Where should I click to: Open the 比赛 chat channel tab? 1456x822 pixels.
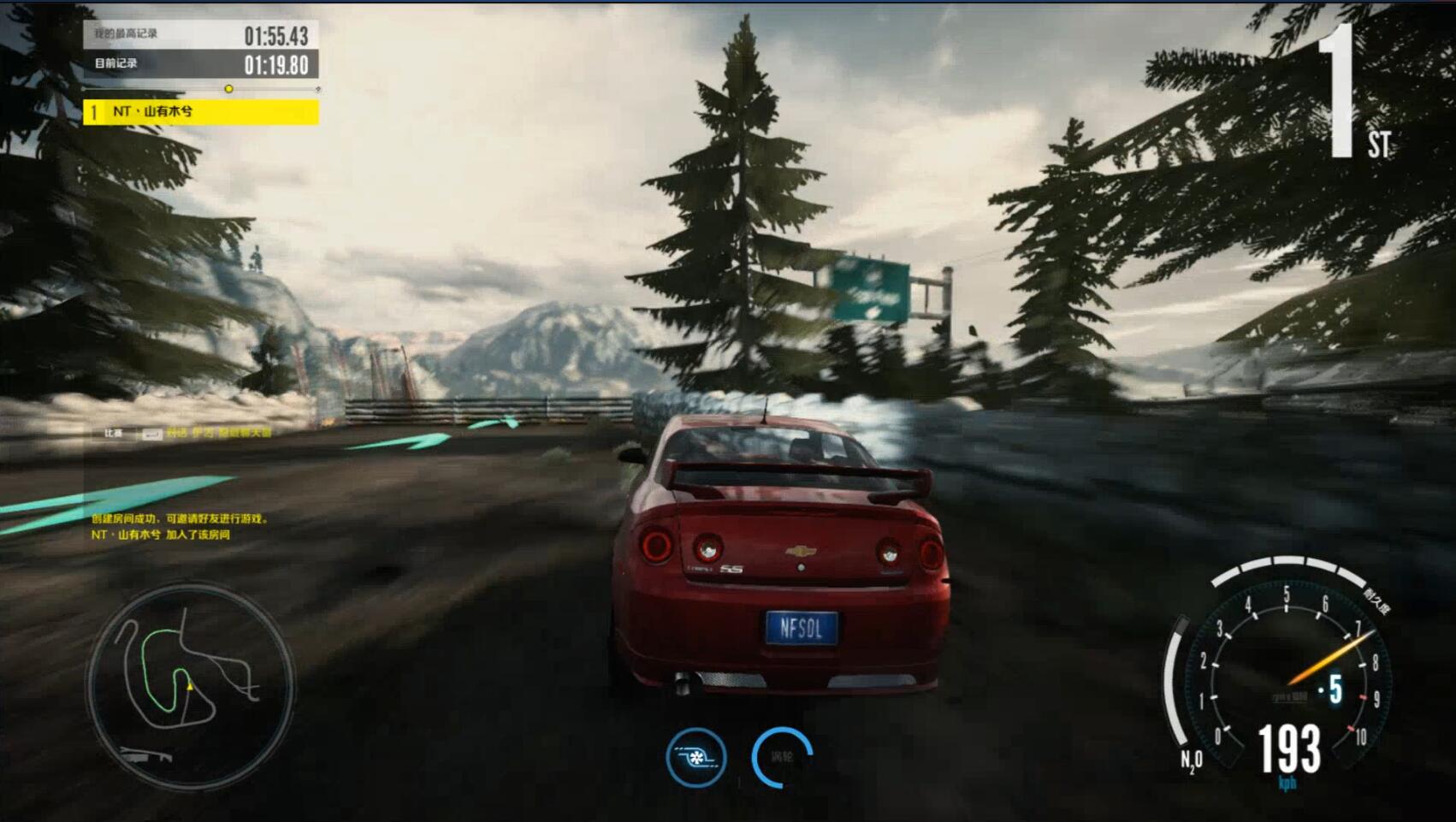(x=114, y=434)
